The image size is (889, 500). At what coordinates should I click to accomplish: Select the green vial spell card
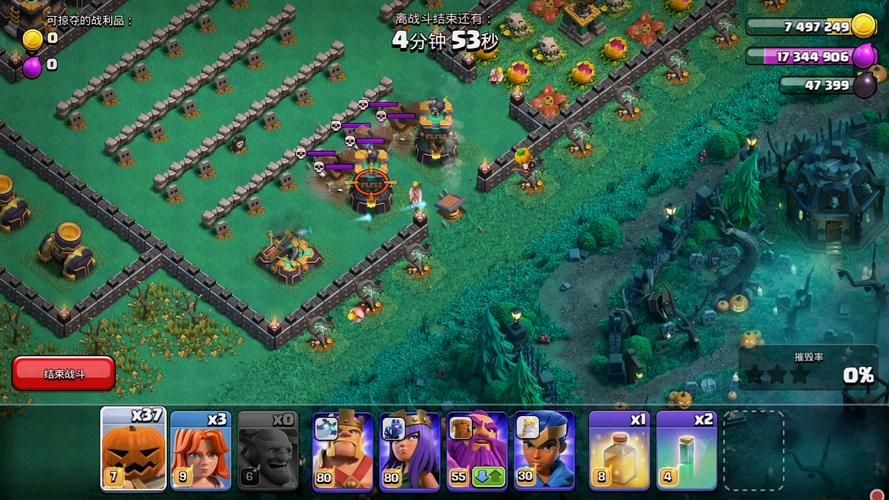point(686,450)
